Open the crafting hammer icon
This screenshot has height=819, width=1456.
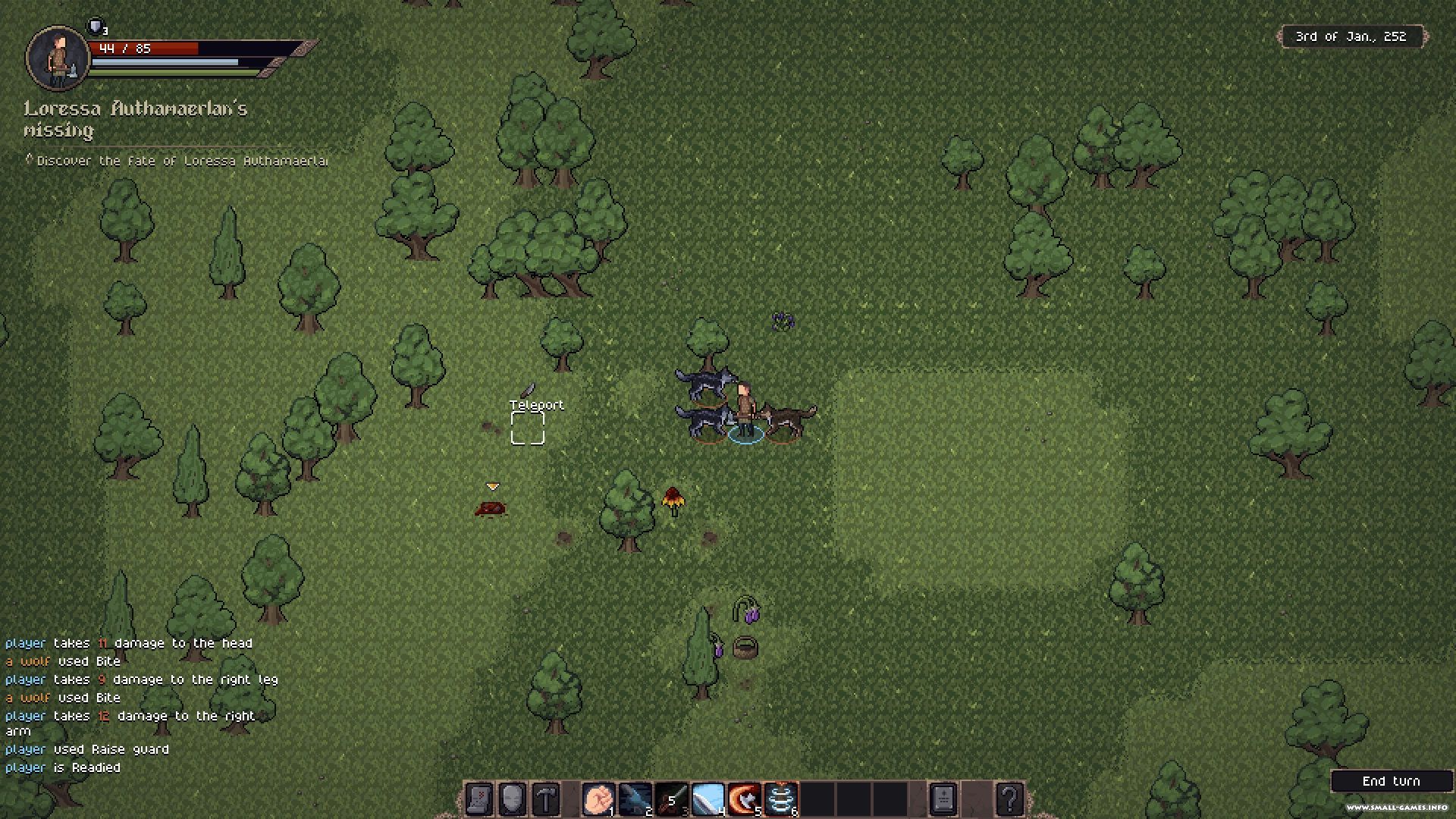click(x=546, y=799)
